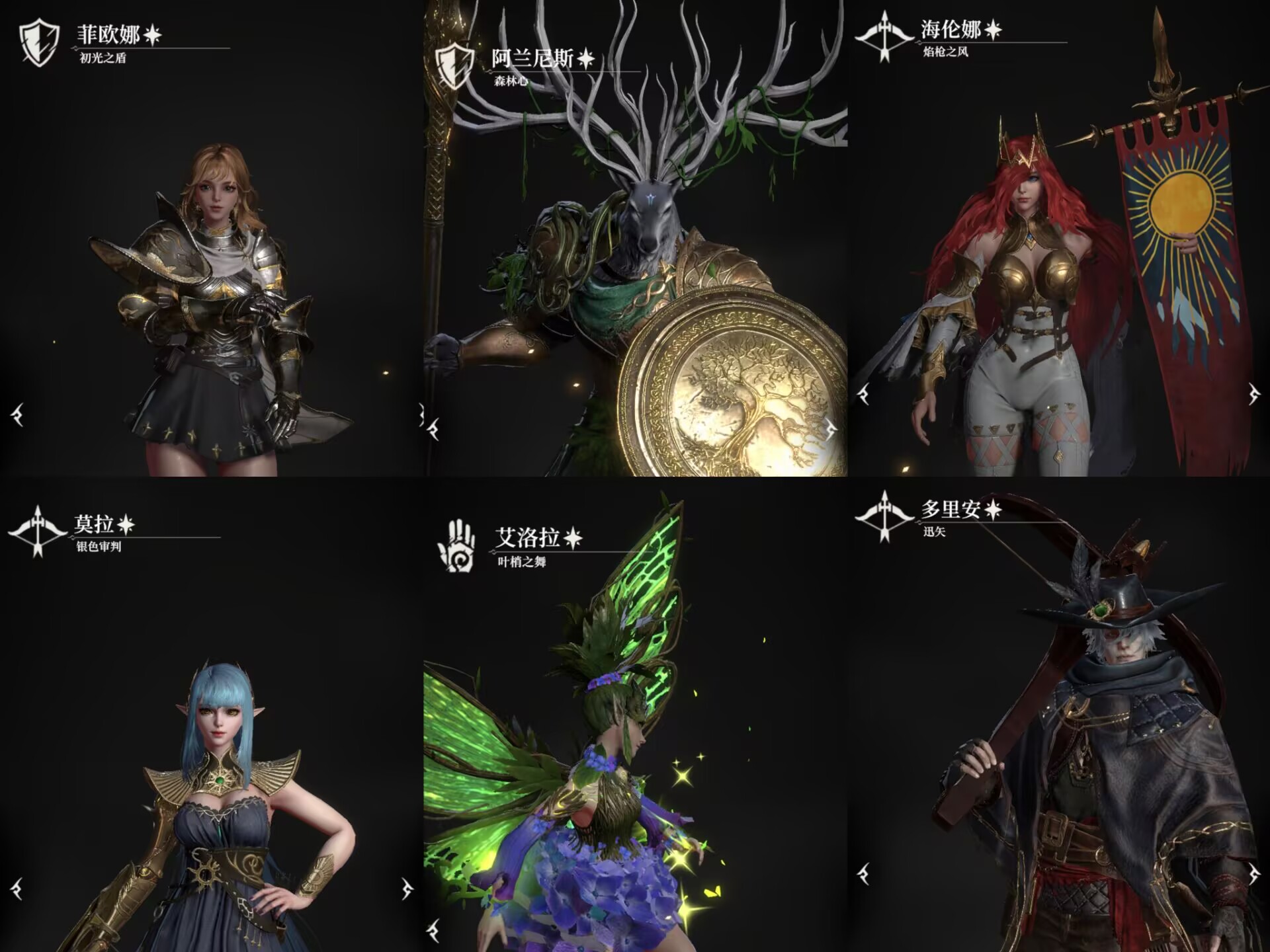Select the 菲欧娜 hero name label
This screenshot has width=1270, height=952.
(109, 34)
